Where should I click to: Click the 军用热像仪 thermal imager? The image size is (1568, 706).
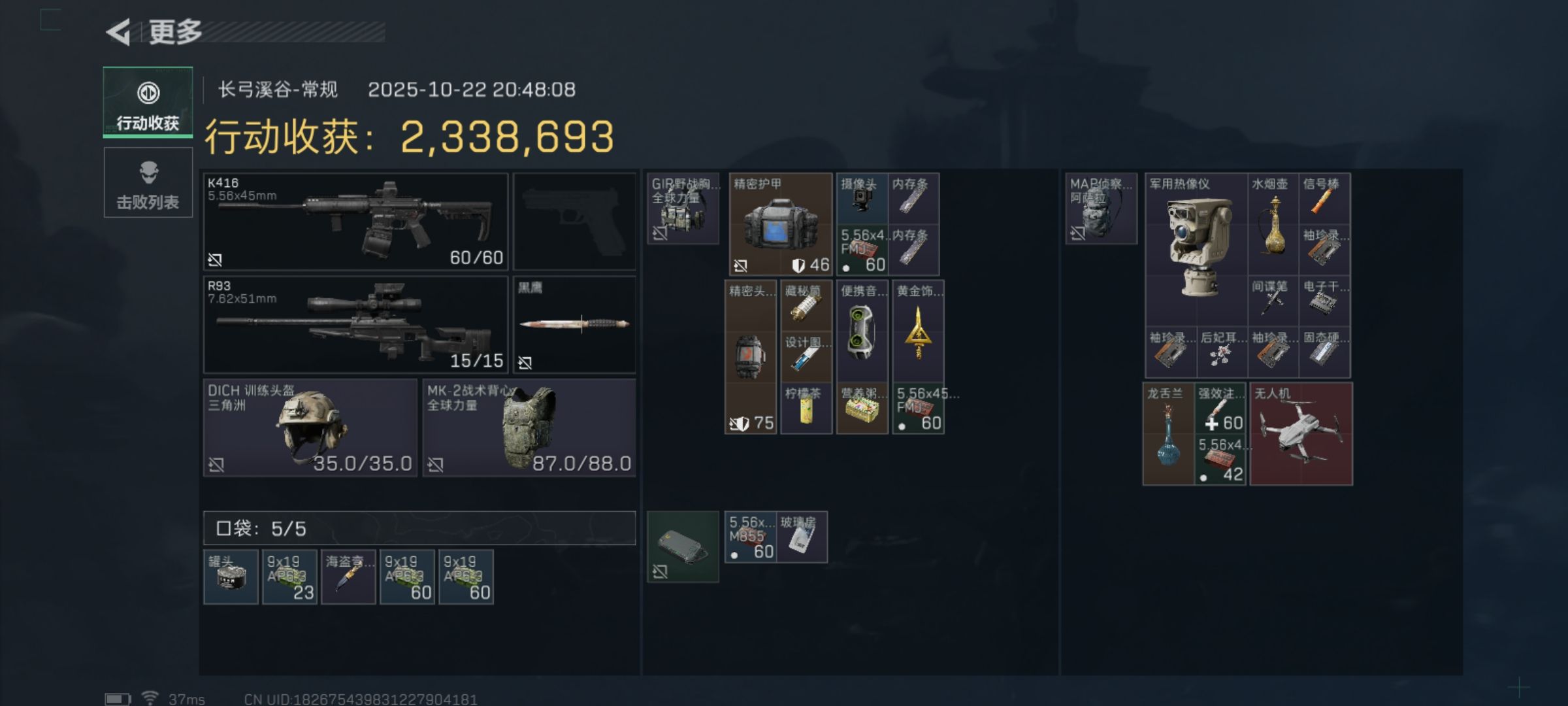[x=1196, y=248]
